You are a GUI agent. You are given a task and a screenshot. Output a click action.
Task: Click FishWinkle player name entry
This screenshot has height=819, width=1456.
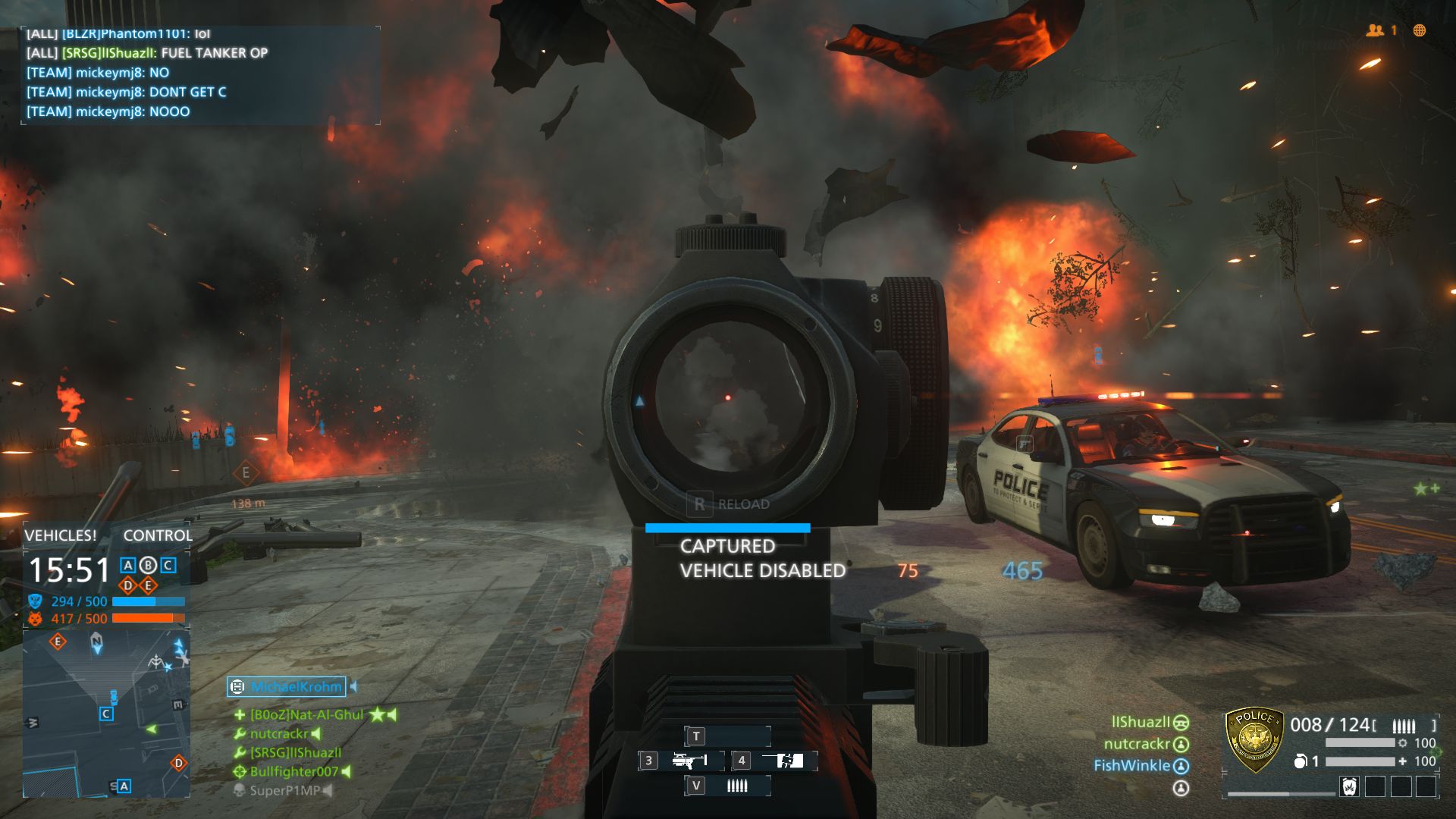[1131, 766]
